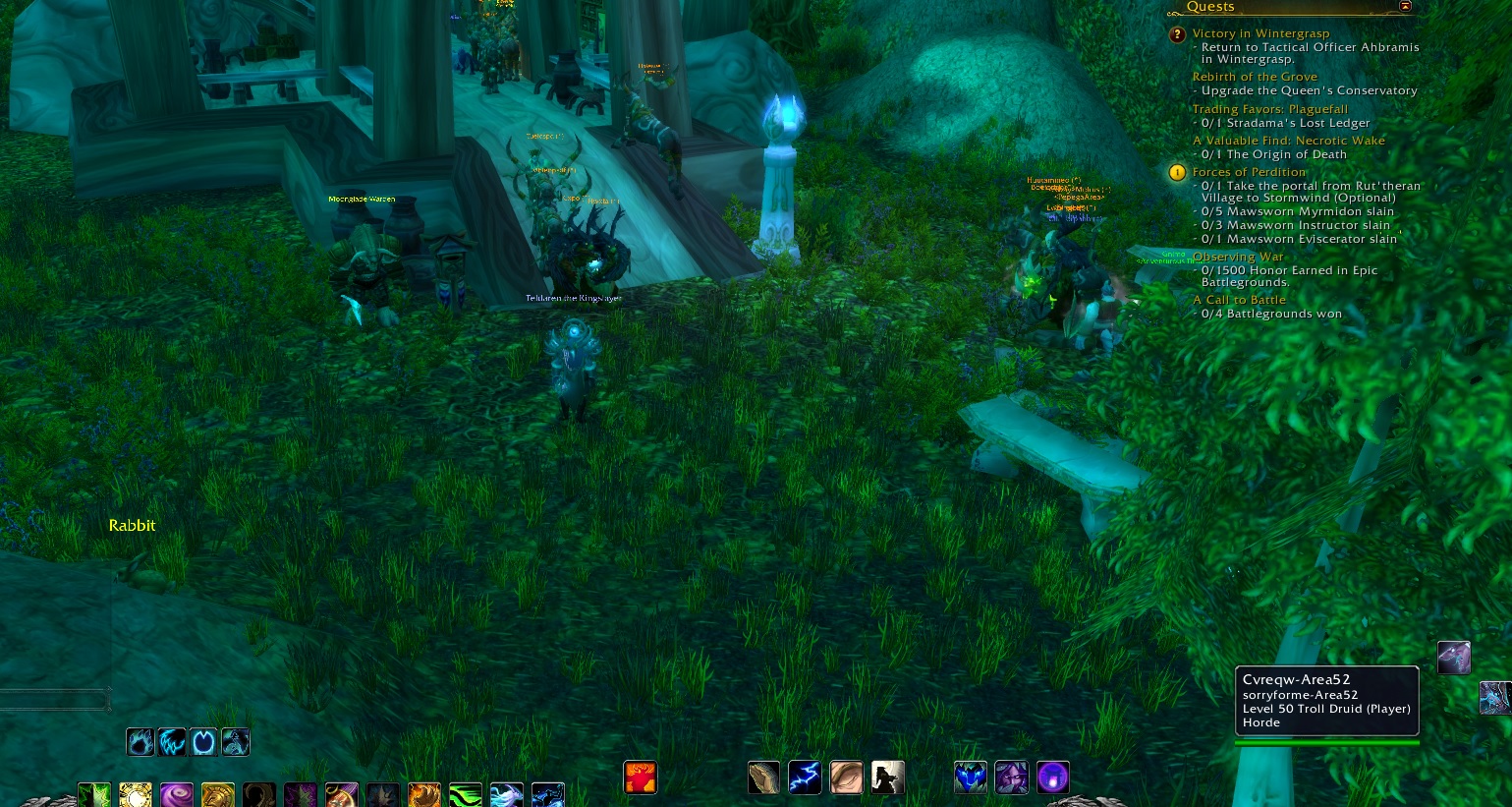Screen dimensions: 1512x807
Task: Click the blue wolf head spell icon
Action: [x=971, y=777]
